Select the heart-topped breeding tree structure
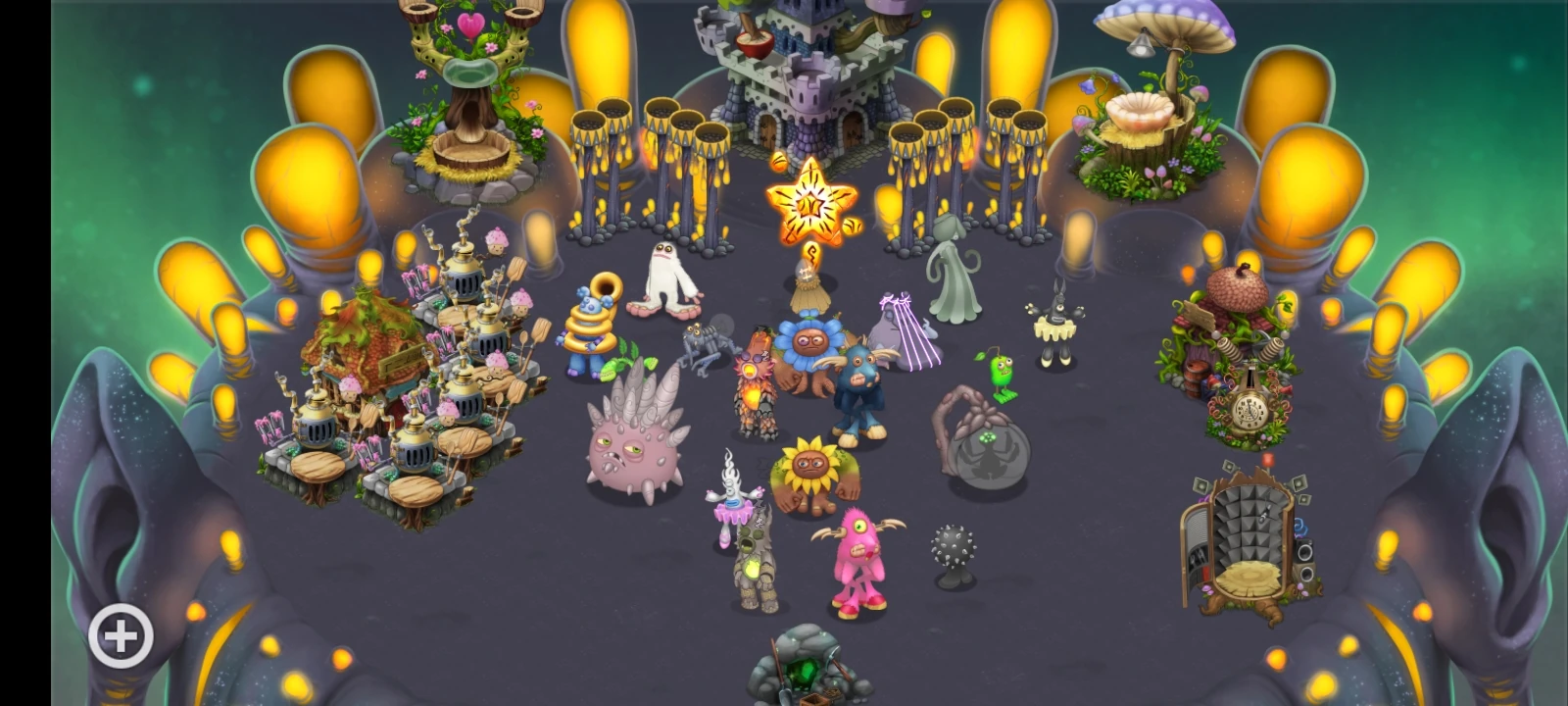The width and height of the screenshot is (1568, 706). tap(470, 78)
